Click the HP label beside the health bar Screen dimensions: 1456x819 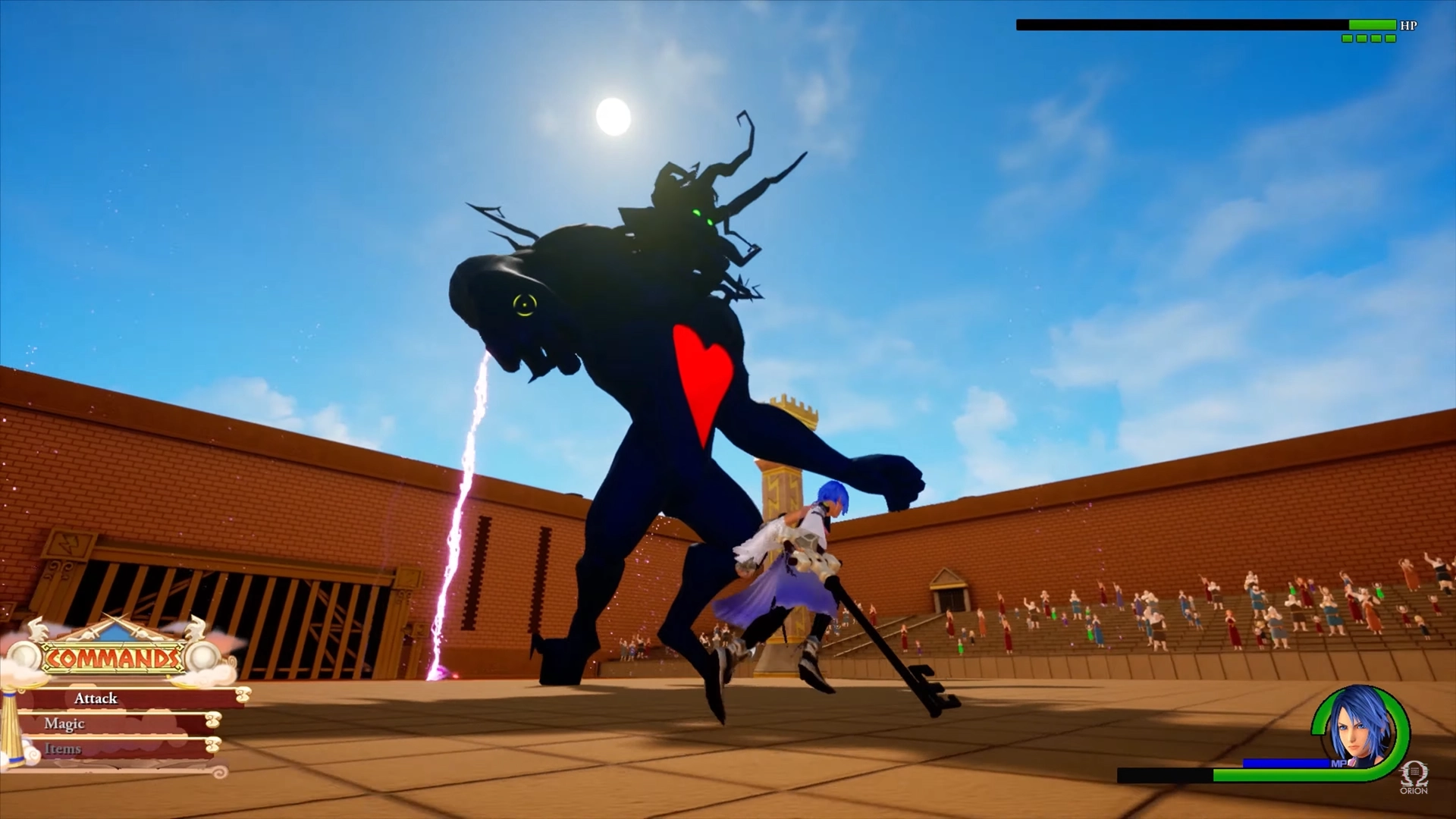[x=1409, y=24]
